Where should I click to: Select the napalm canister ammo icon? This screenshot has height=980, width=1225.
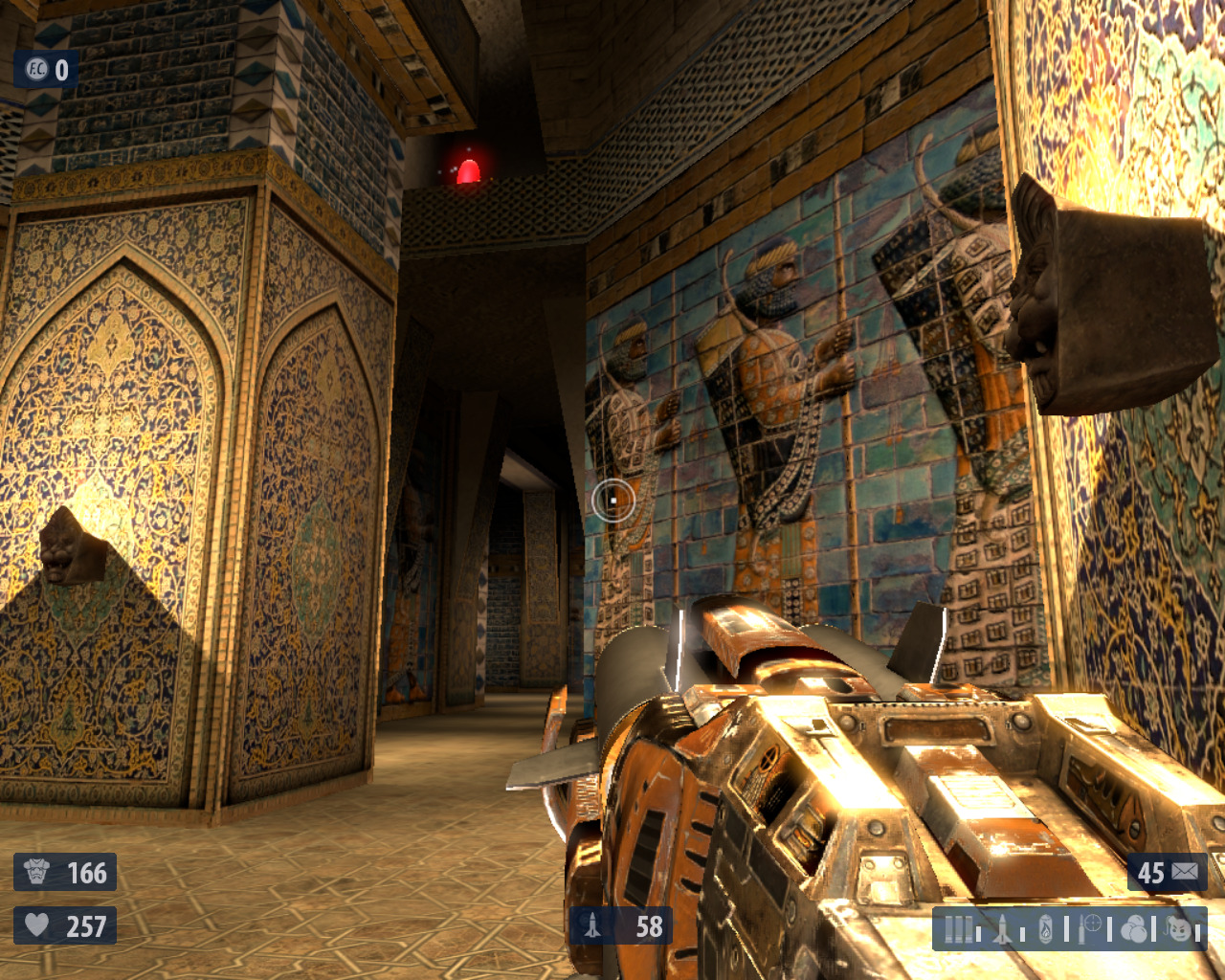click(x=1045, y=929)
